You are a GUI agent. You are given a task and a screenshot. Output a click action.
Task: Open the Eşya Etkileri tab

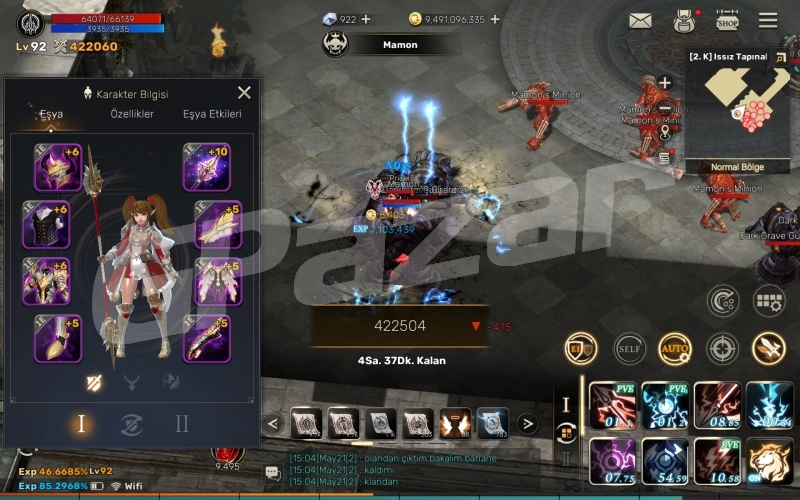point(212,114)
